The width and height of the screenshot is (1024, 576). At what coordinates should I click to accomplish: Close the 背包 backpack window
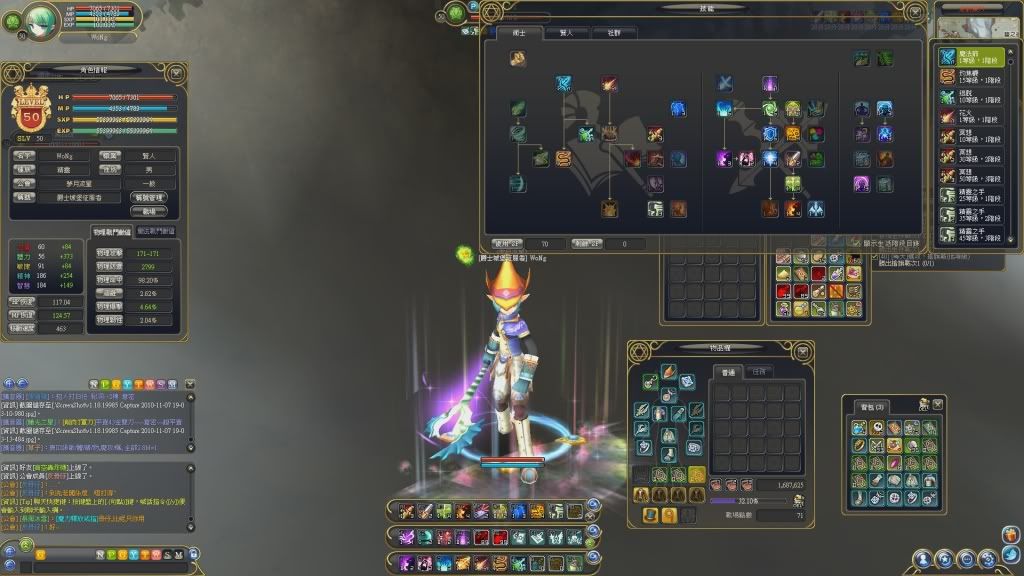pyautogui.click(x=937, y=403)
